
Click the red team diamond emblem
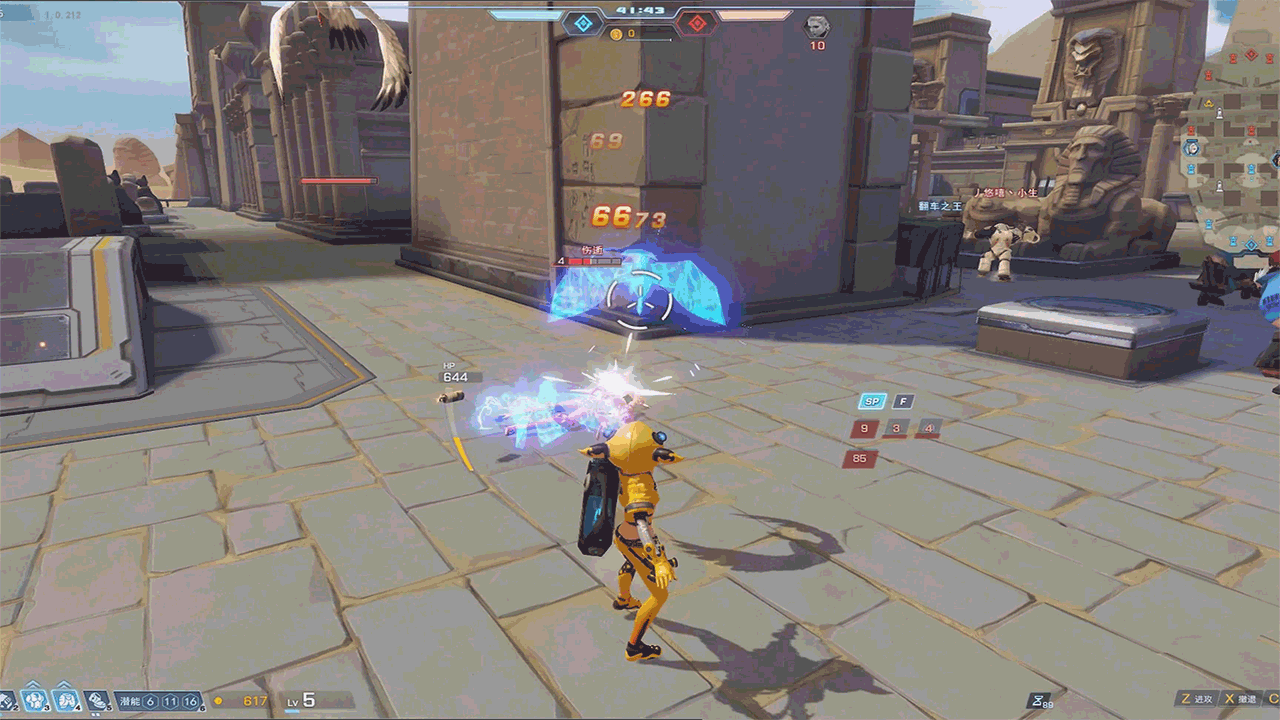697,22
